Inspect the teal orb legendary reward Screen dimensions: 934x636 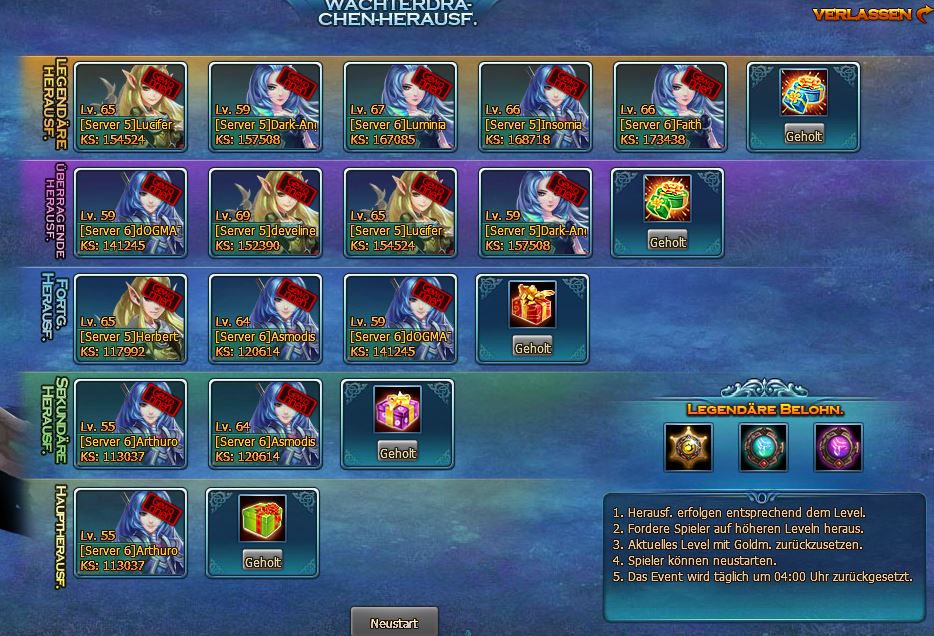[763, 447]
